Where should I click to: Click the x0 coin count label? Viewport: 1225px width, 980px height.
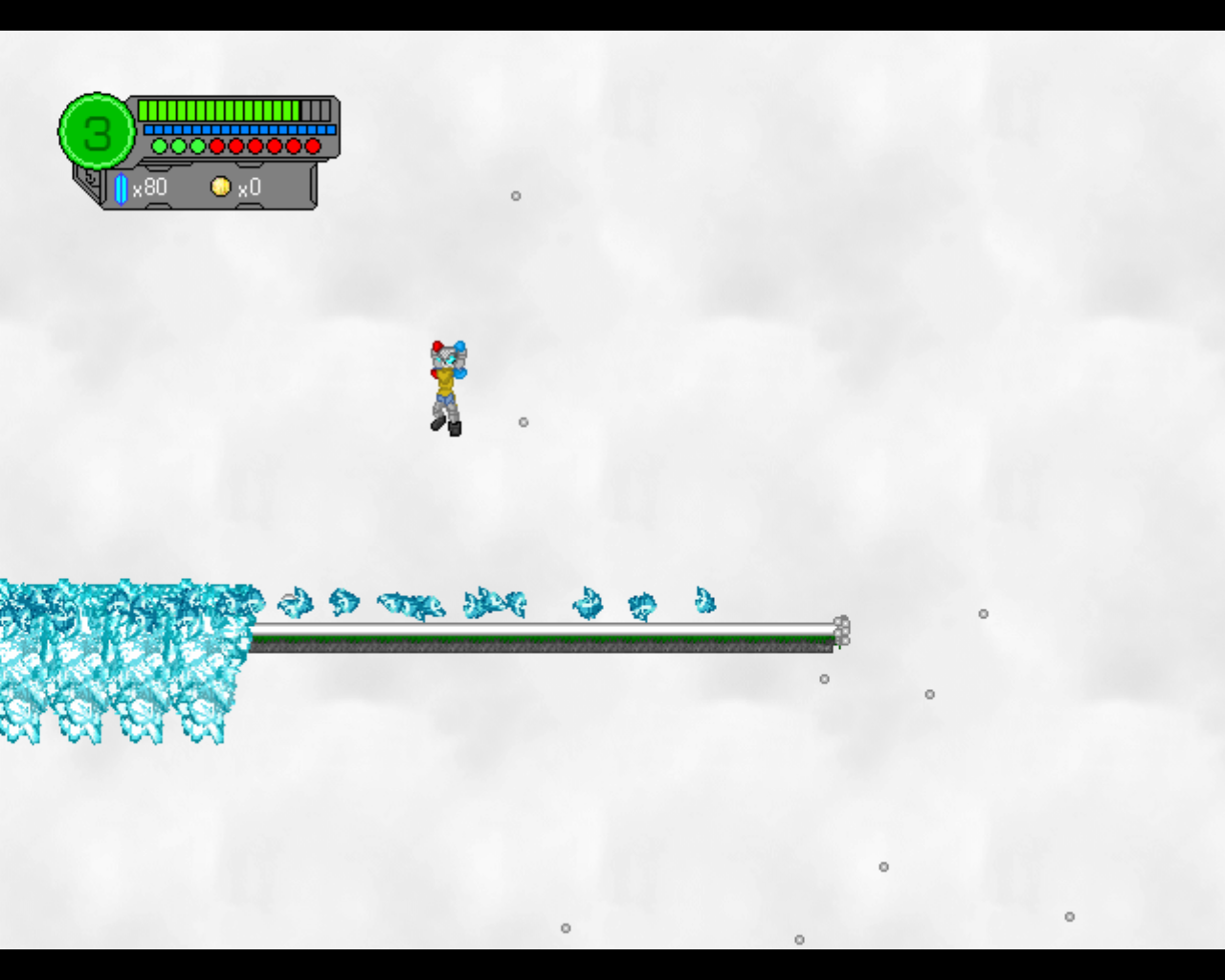pyautogui.click(x=251, y=188)
